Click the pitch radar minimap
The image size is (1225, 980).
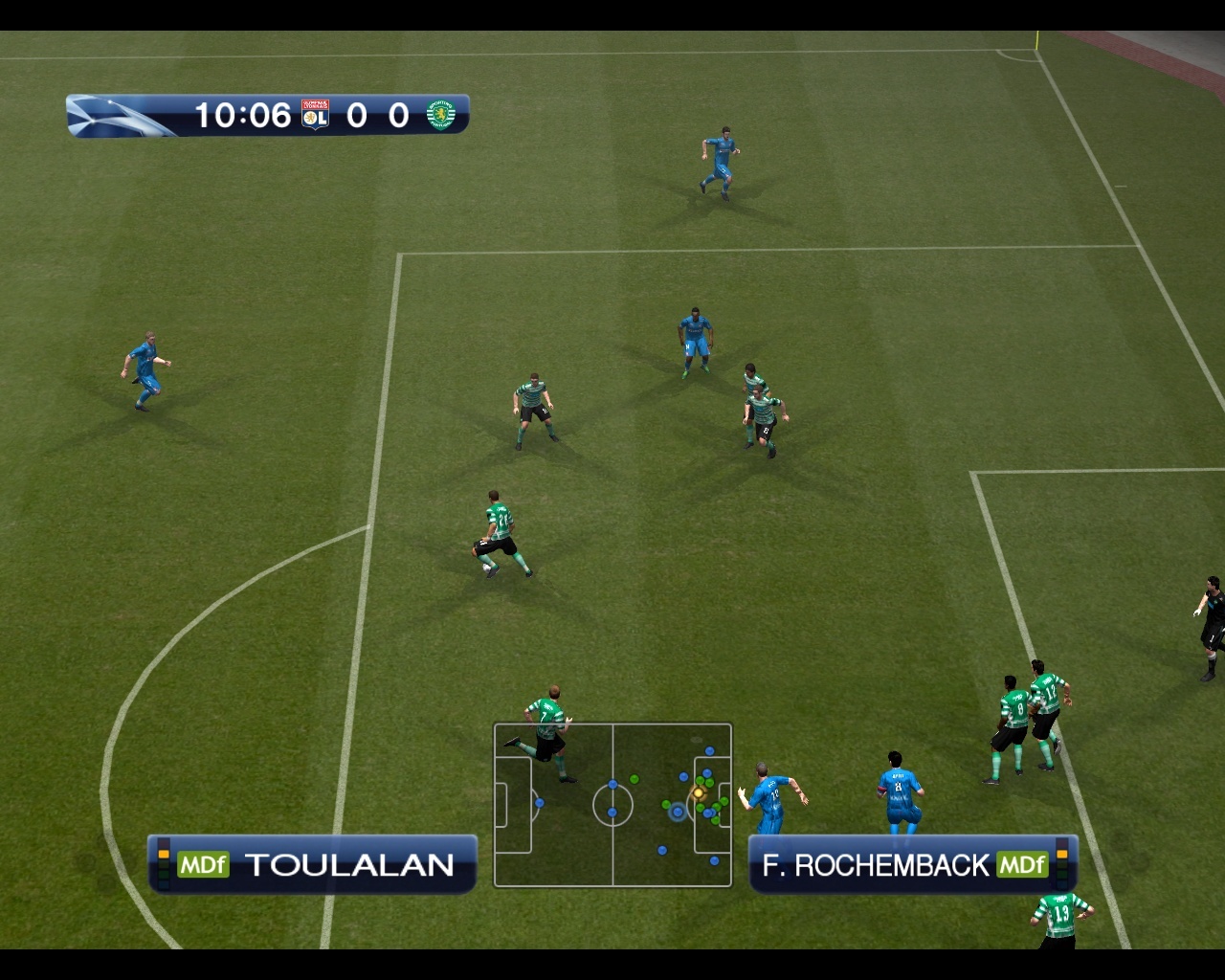click(x=612, y=804)
